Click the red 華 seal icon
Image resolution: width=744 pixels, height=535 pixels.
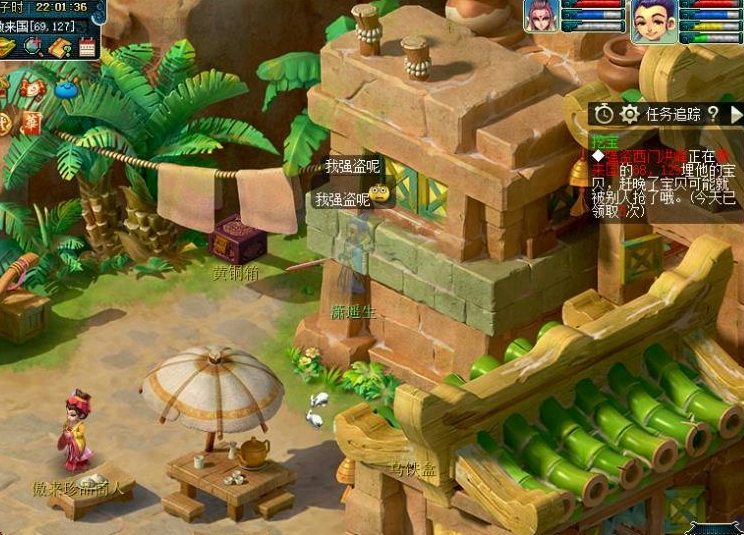31,122
